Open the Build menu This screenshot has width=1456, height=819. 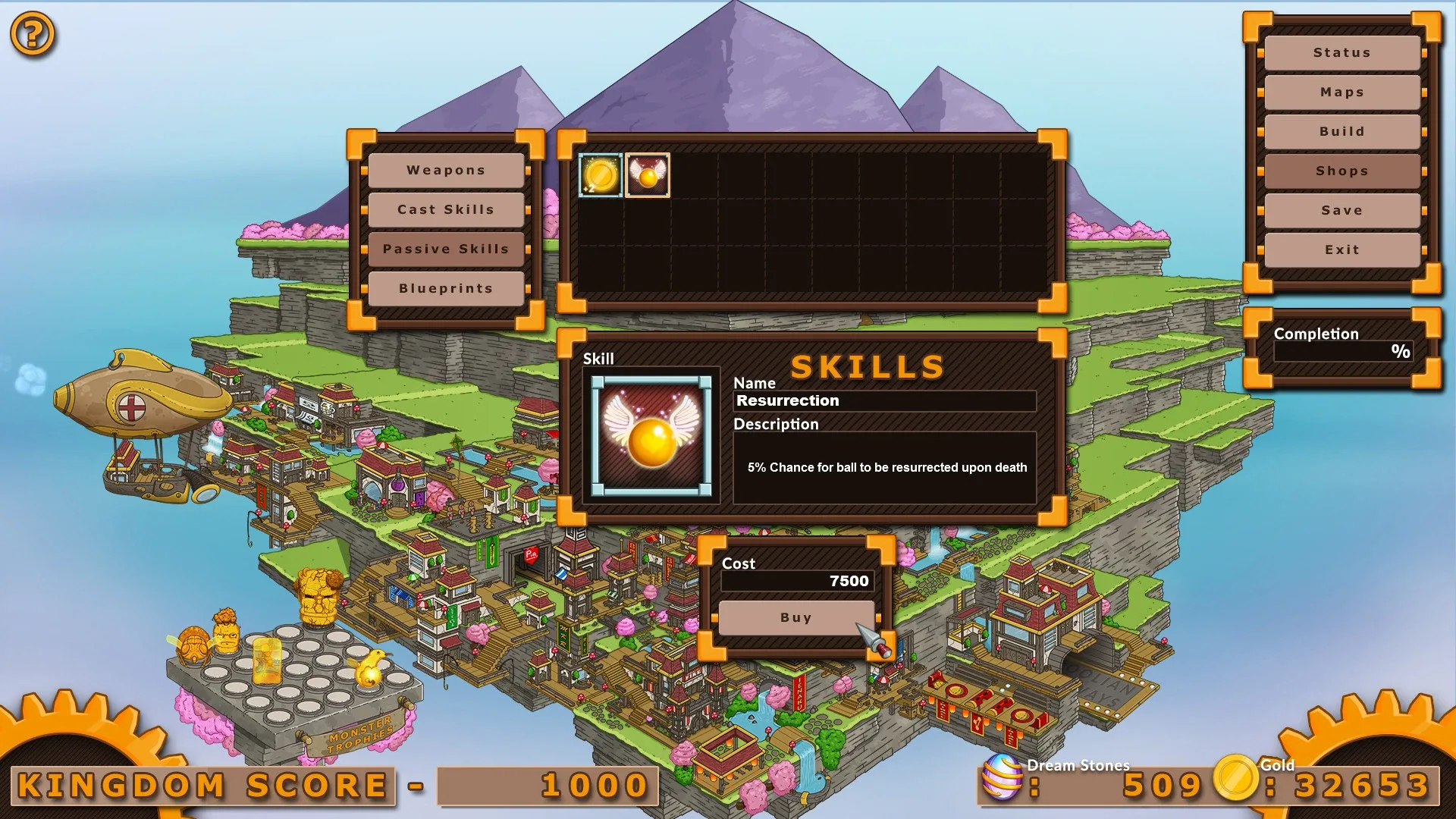coord(1341,131)
